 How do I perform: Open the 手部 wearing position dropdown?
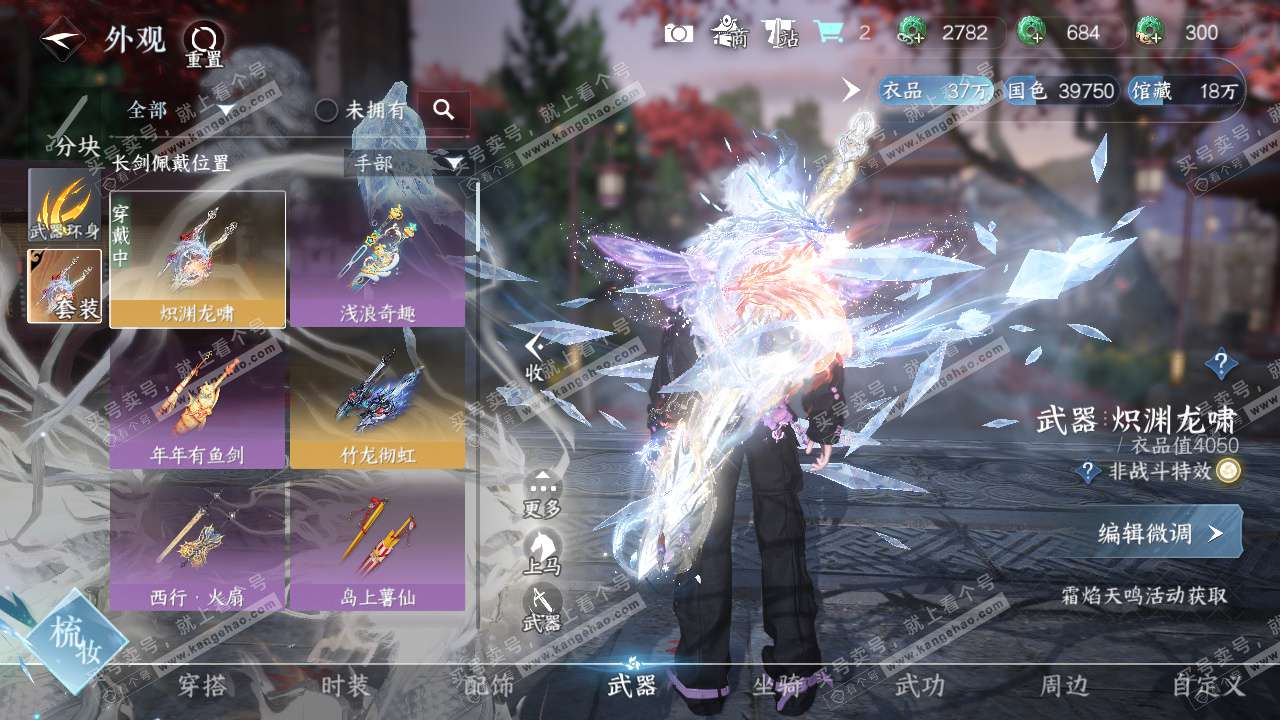(x=408, y=163)
